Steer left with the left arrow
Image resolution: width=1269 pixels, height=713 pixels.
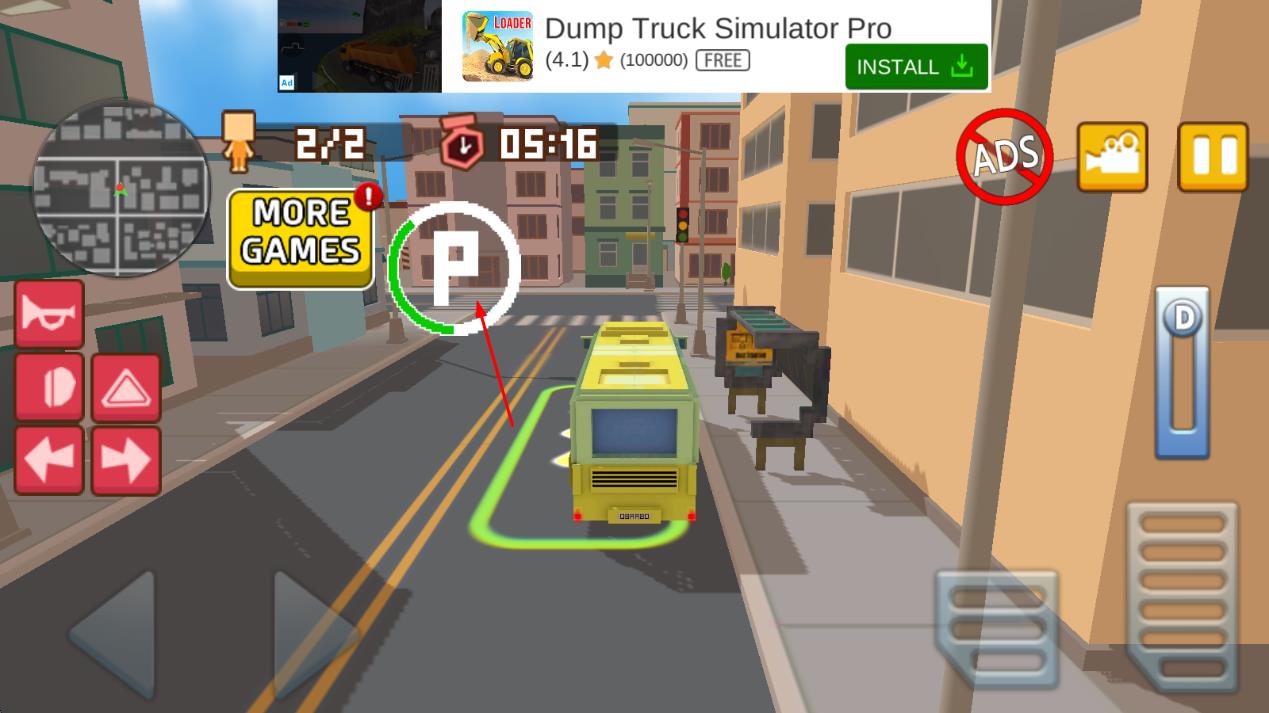click(114, 633)
